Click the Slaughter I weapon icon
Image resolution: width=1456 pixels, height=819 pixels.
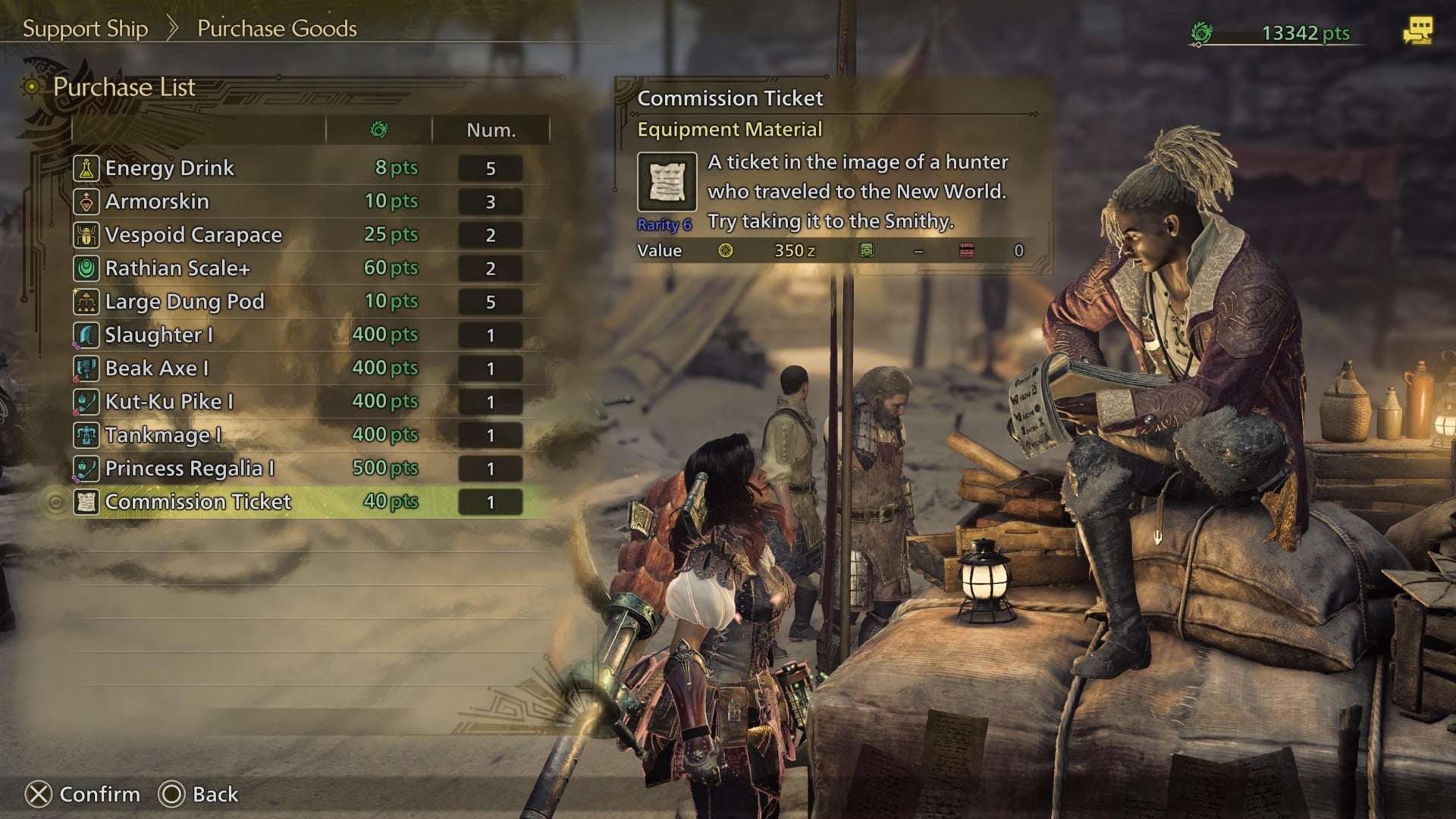tap(86, 334)
